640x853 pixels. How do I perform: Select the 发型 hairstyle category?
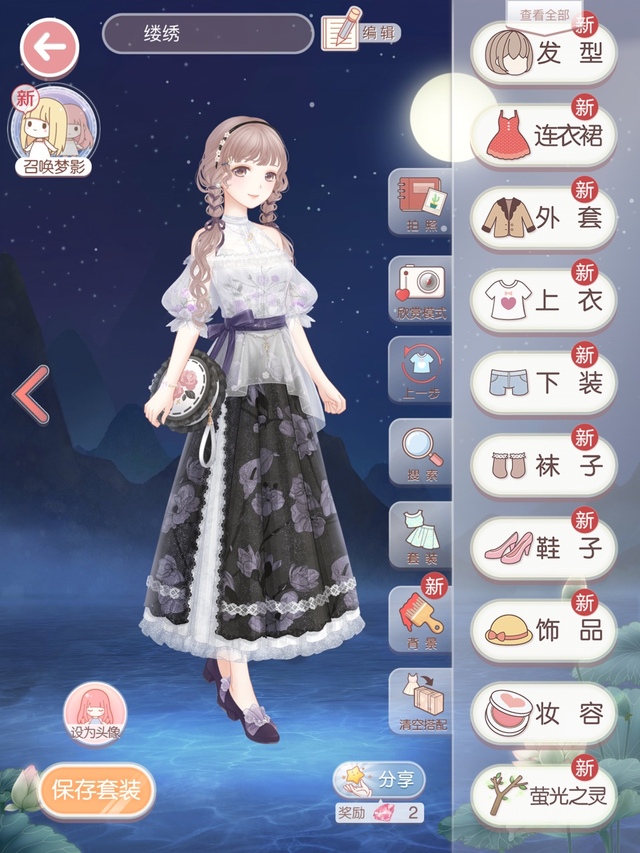tap(544, 53)
